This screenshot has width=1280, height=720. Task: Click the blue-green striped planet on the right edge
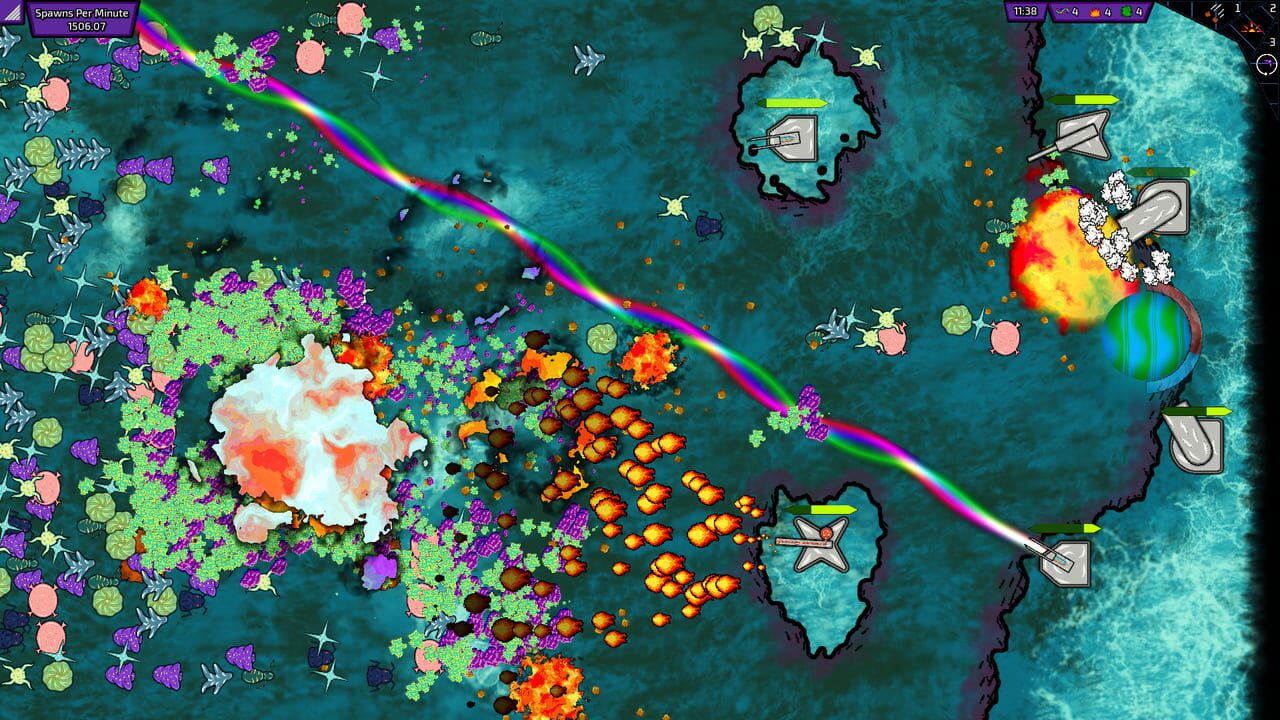click(x=1149, y=338)
